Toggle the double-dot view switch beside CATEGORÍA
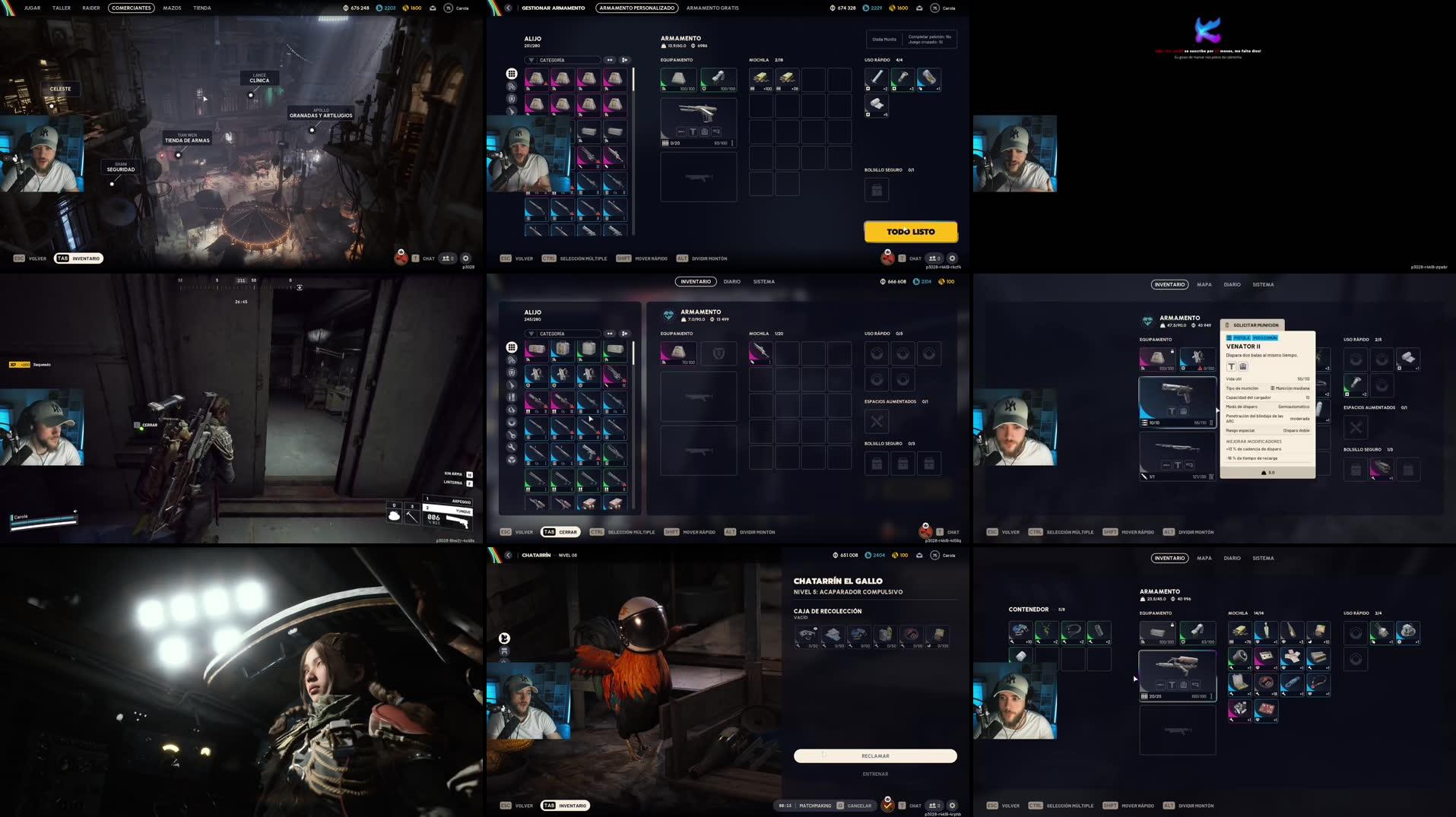The height and width of the screenshot is (817, 1456). [610, 59]
